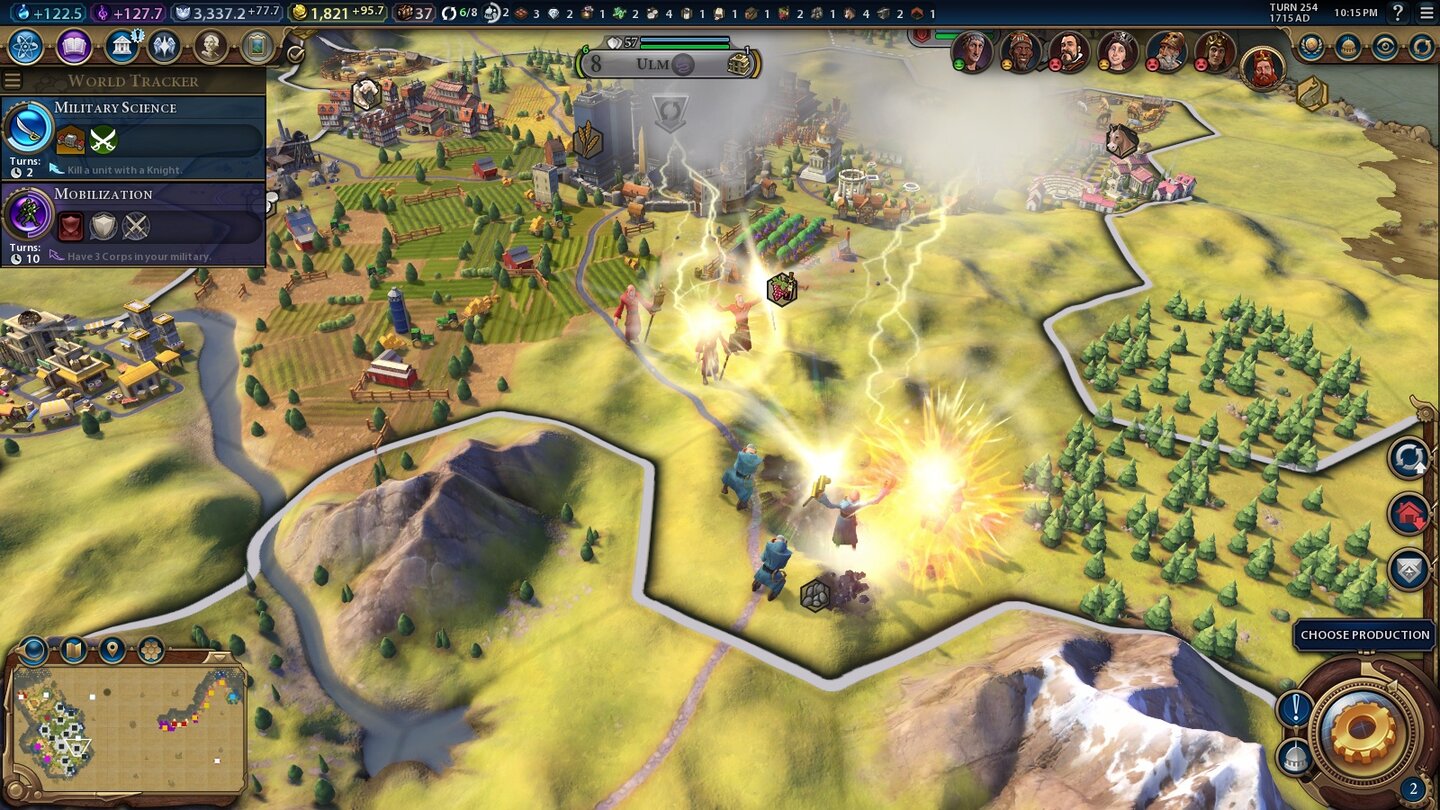Select the Military Science research panel
Screen dimensions: 1440x810
(x=133, y=137)
